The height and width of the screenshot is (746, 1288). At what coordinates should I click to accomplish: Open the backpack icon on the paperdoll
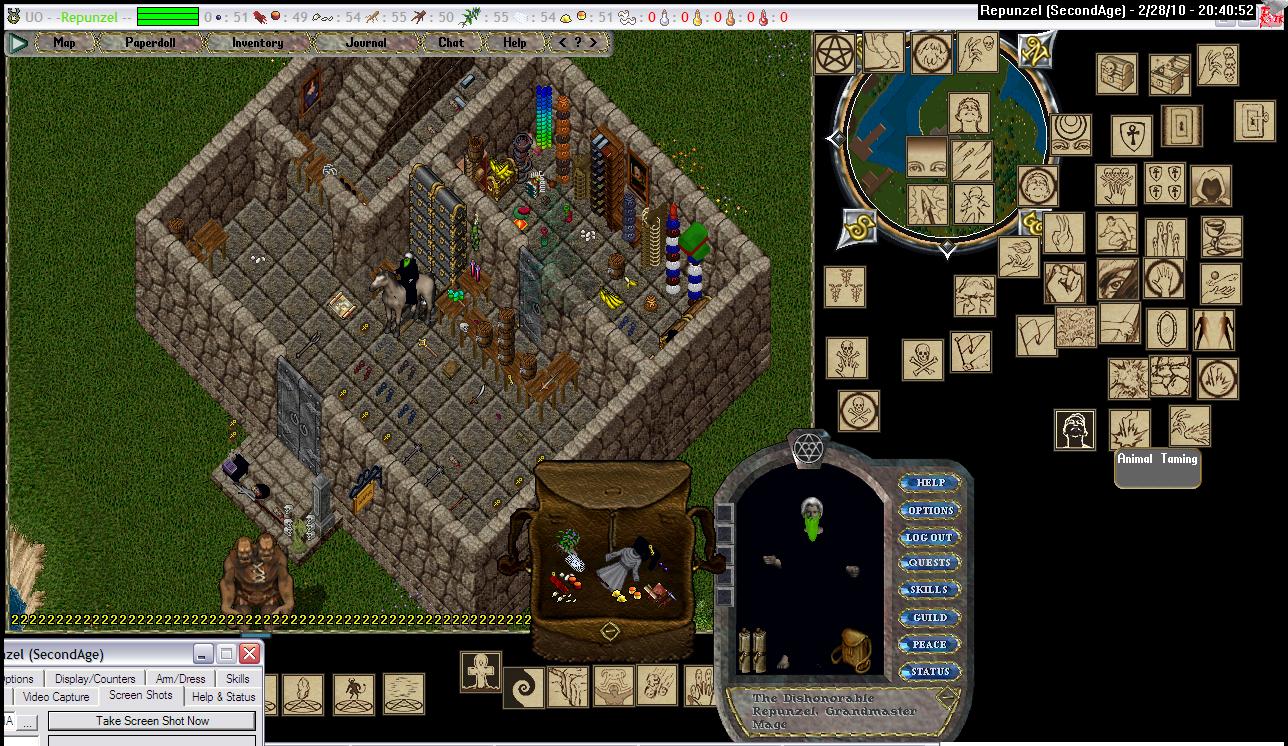point(849,651)
